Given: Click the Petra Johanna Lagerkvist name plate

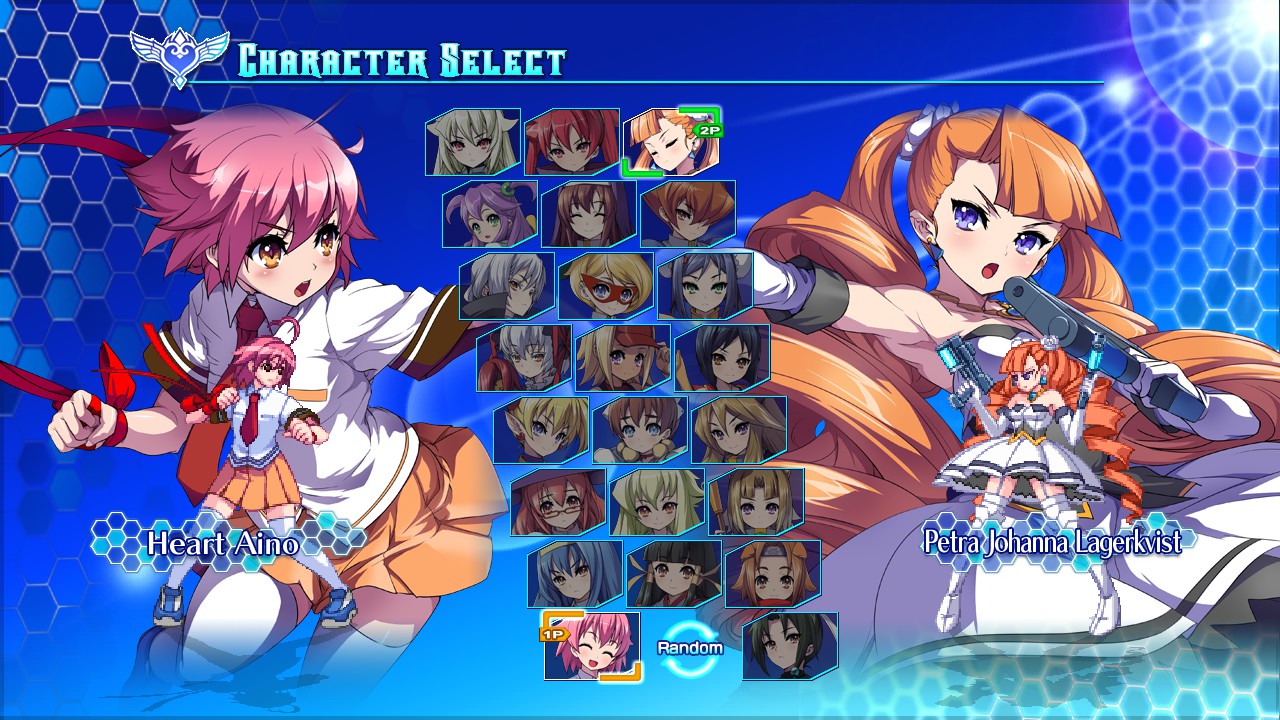Looking at the screenshot, I should pos(1050,540).
